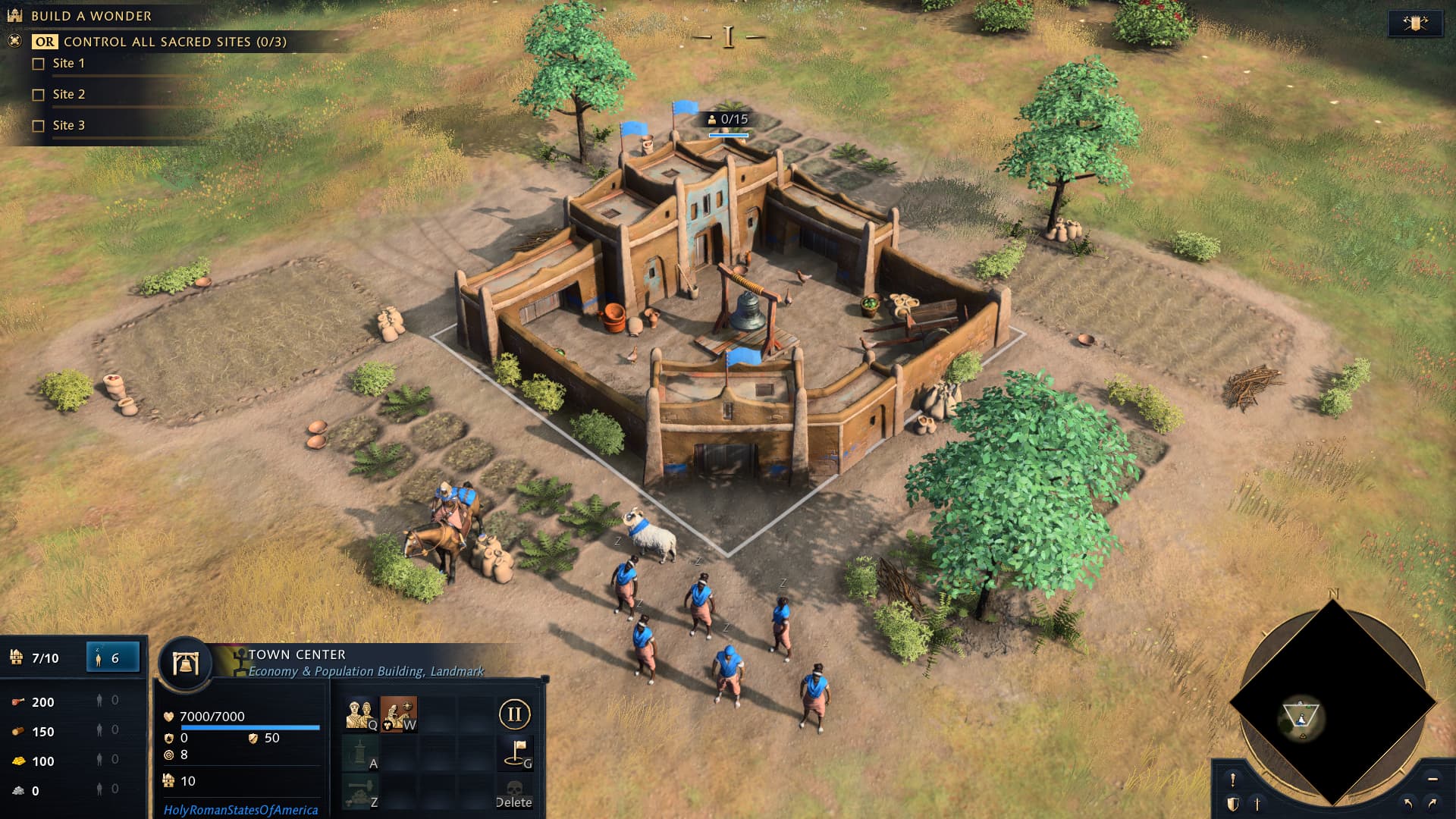This screenshot has width=1456, height=819.
Task: Click the arrow icon right of the minimap
Action: tap(1431, 804)
